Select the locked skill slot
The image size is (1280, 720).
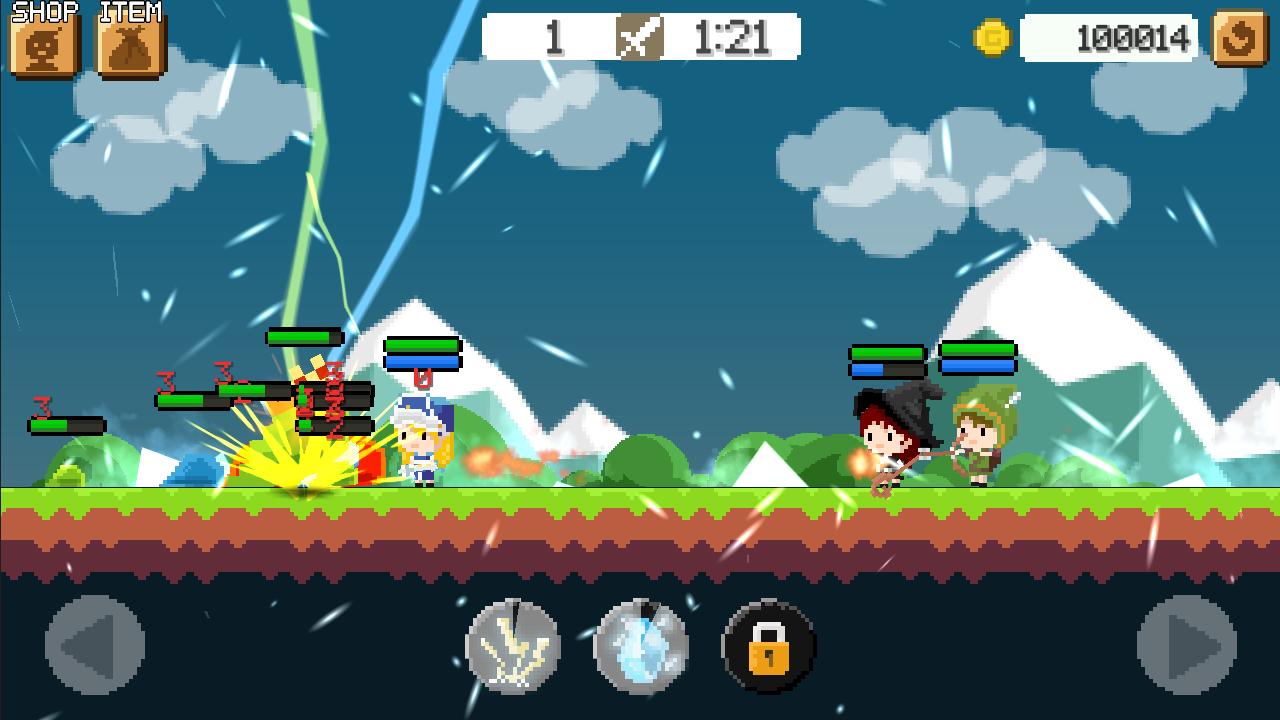click(768, 646)
